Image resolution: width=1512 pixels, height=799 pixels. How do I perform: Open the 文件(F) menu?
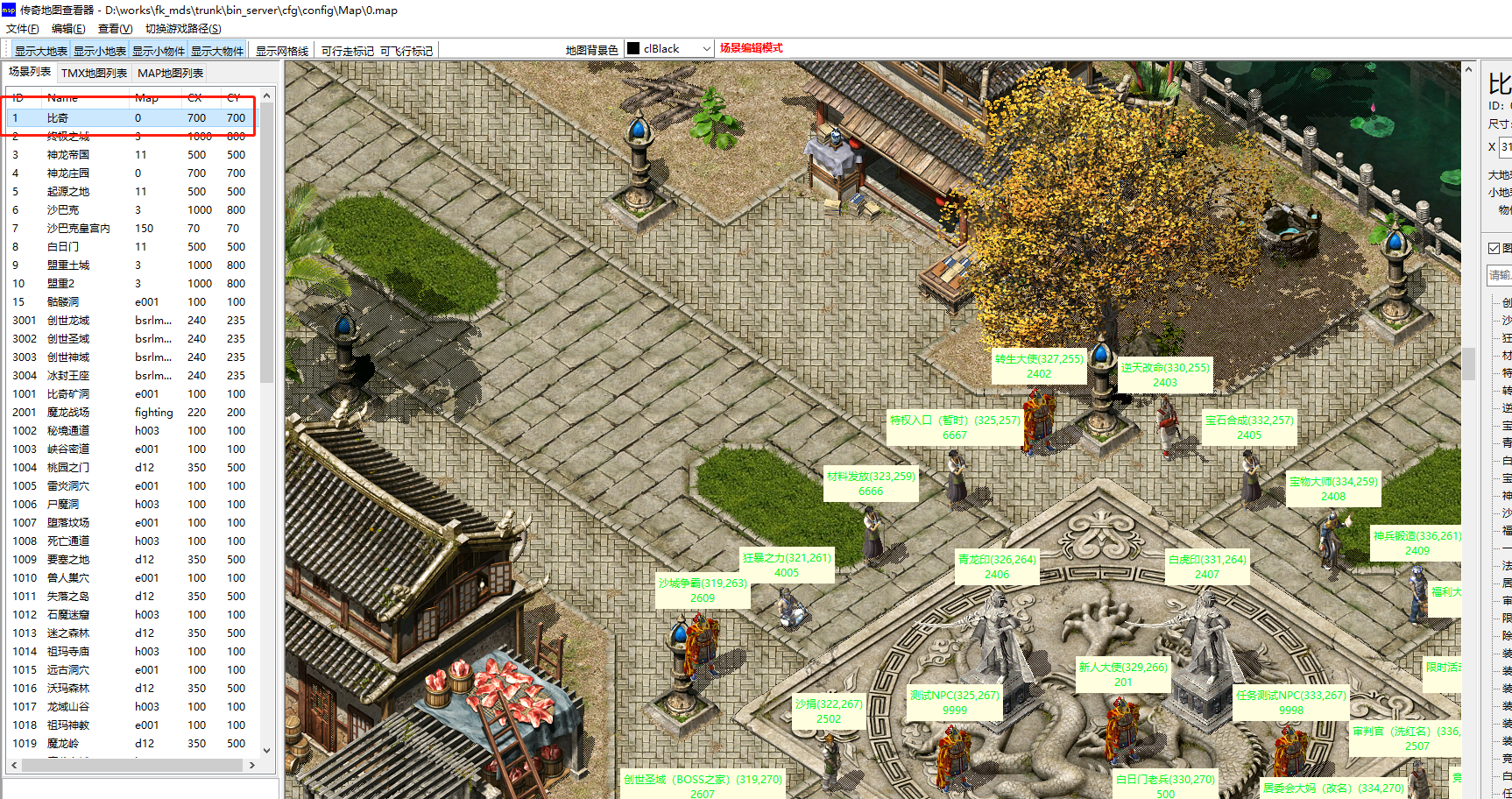(22, 29)
